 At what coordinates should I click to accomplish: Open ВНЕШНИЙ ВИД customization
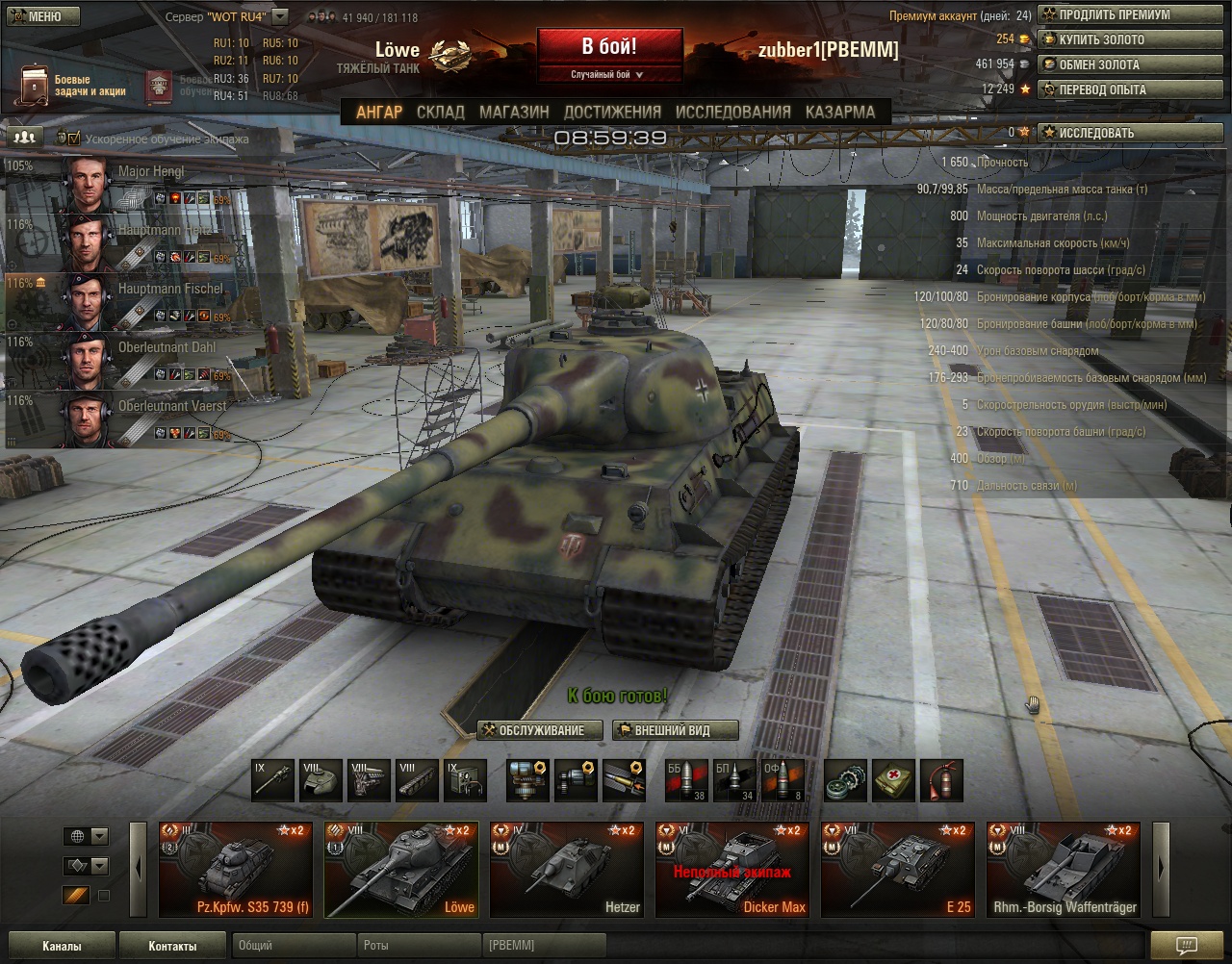pyautogui.click(x=675, y=731)
